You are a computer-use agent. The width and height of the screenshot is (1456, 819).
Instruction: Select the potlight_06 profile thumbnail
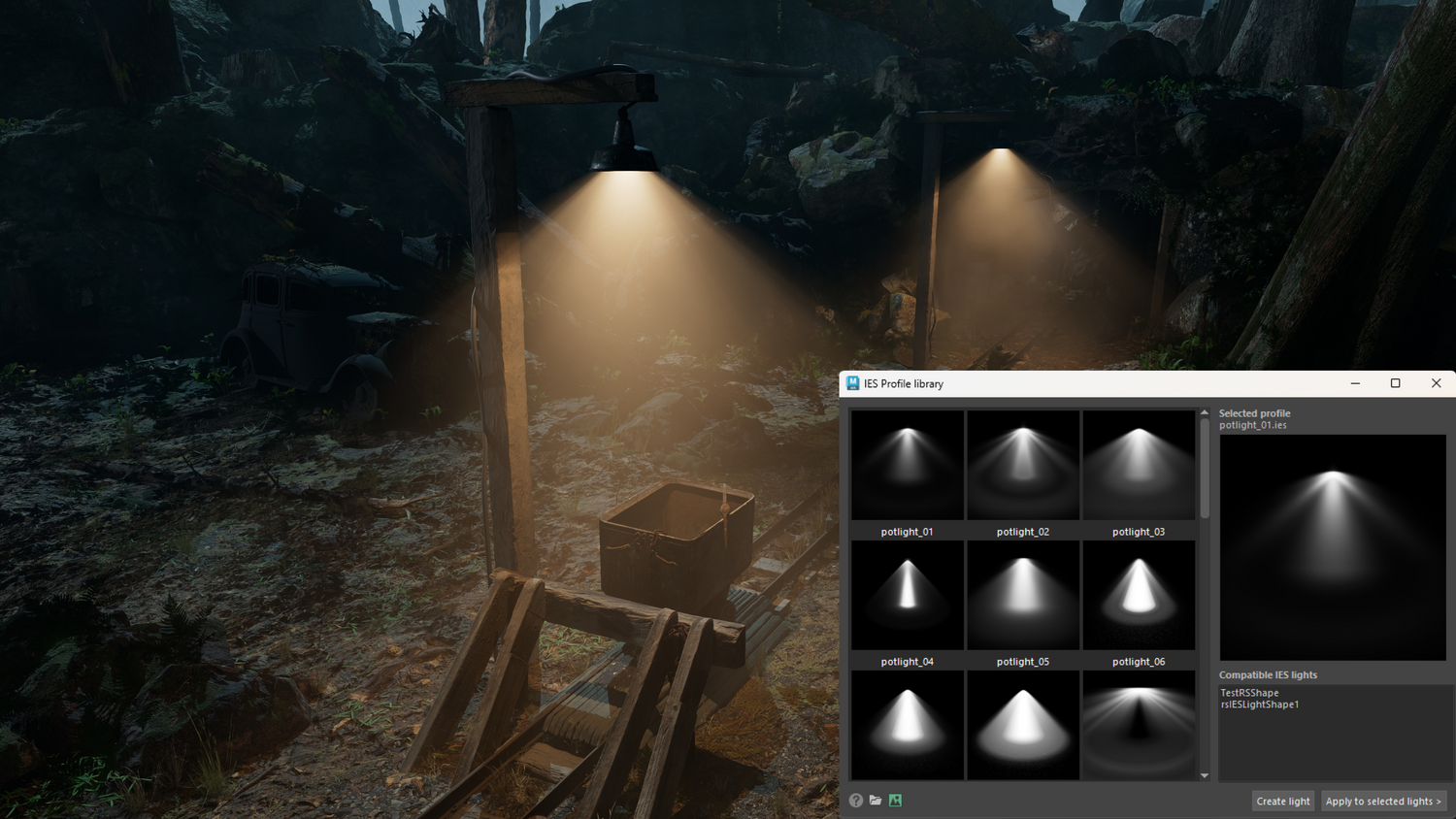click(1139, 595)
